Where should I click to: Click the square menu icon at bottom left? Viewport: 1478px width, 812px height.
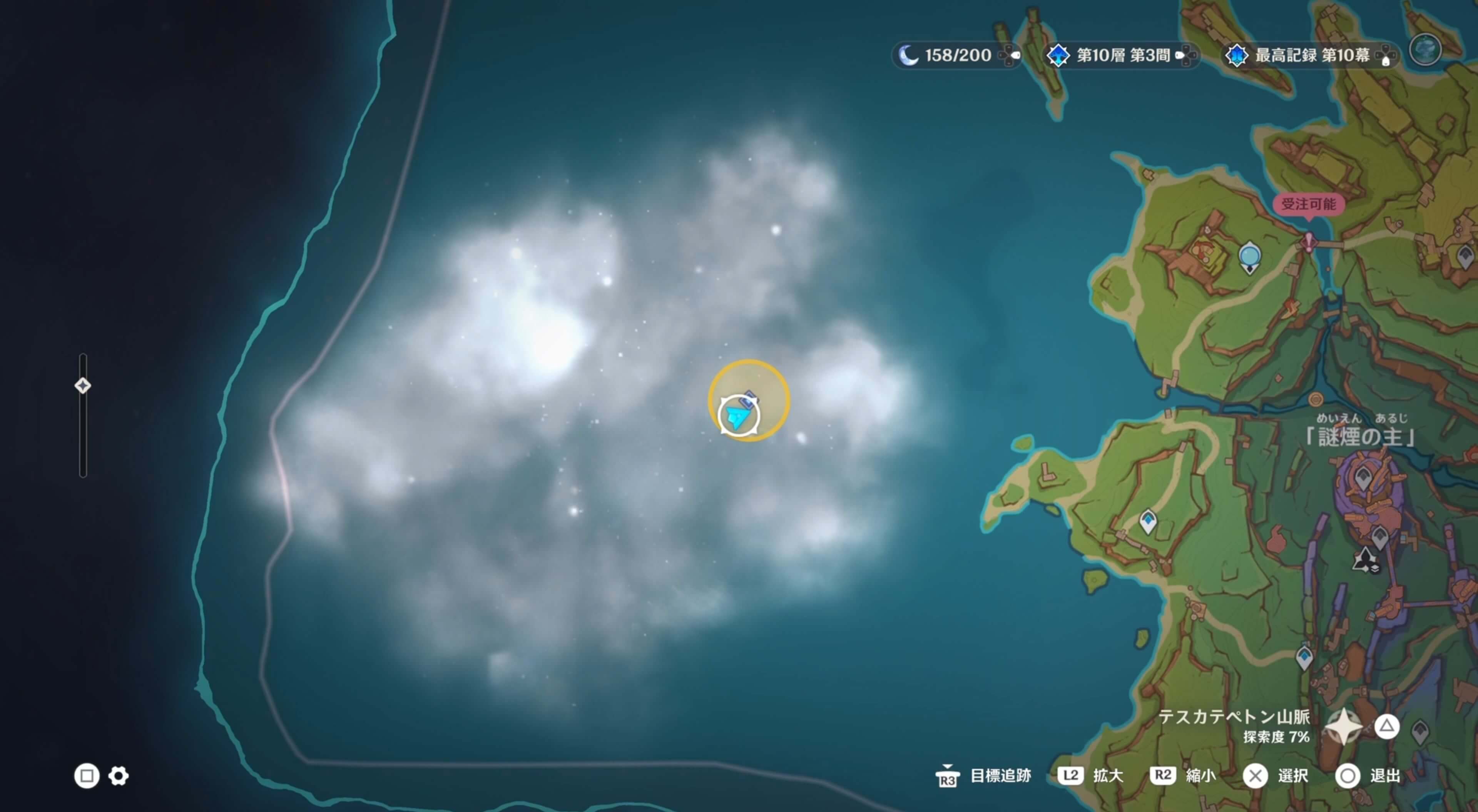pyautogui.click(x=87, y=775)
